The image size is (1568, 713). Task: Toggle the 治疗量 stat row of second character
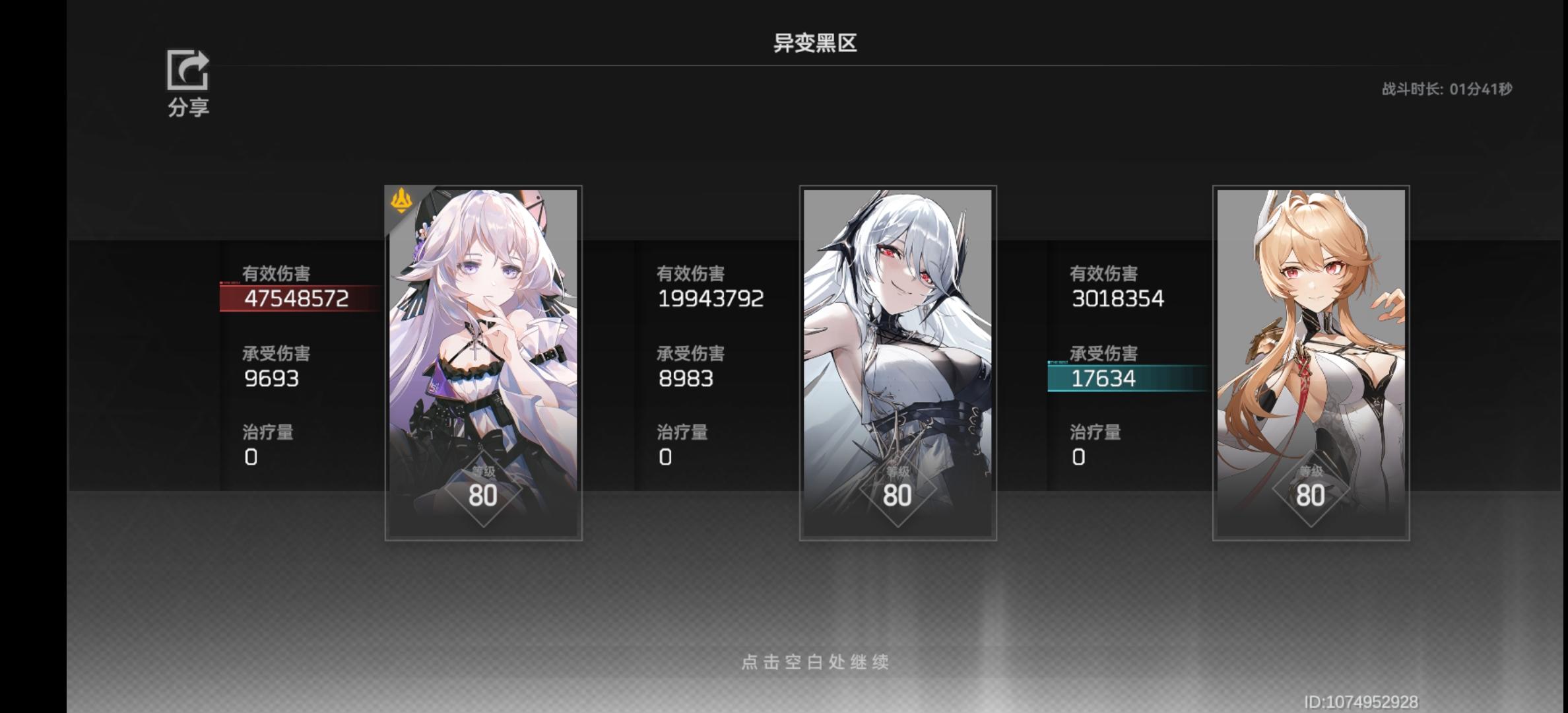click(x=684, y=444)
